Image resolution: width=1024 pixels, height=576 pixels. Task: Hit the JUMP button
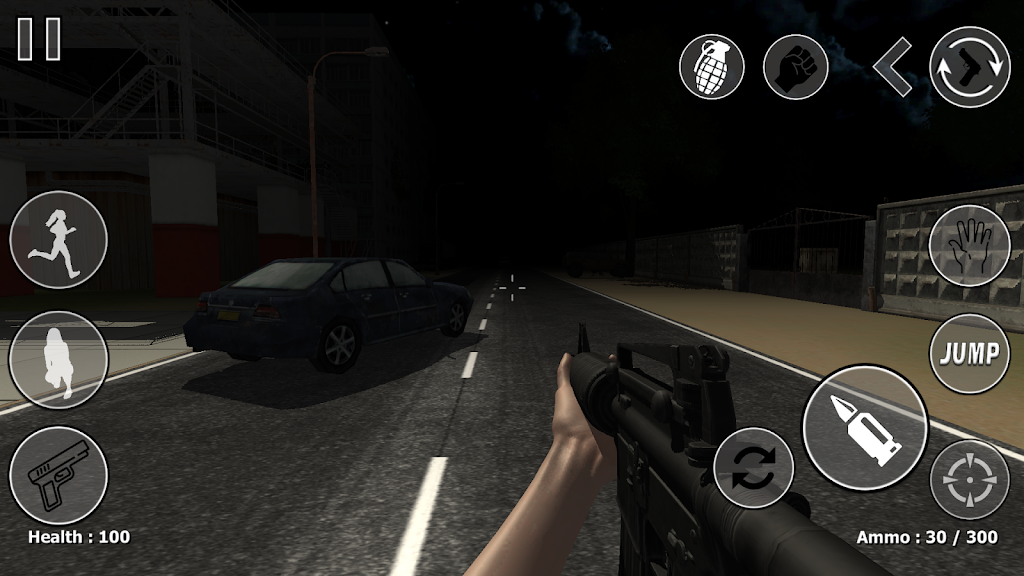point(969,353)
